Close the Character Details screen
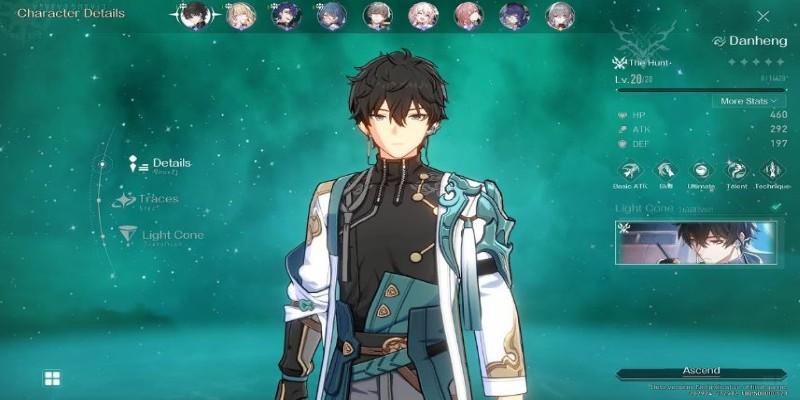The image size is (800, 400). click(x=764, y=16)
